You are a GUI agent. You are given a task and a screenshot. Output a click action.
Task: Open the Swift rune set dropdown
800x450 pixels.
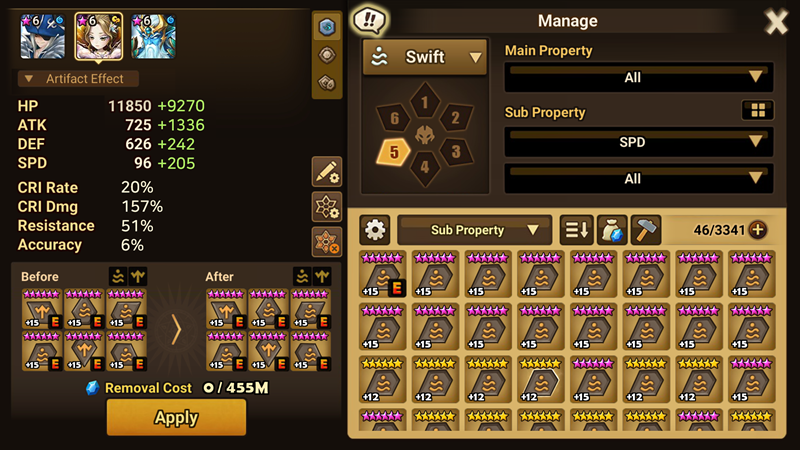[425, 58]
